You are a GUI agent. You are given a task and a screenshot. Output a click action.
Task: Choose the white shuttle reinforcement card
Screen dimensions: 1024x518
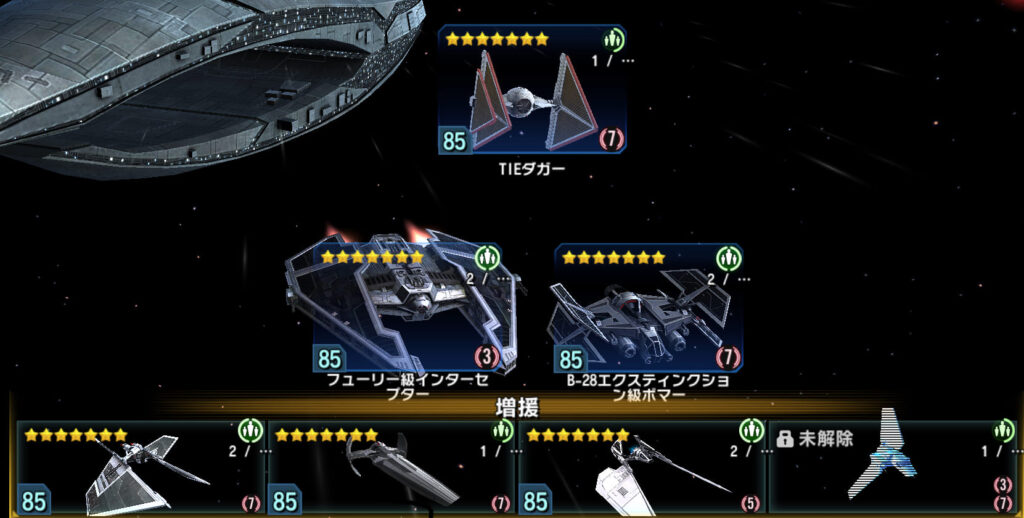[x=642, y=468]
